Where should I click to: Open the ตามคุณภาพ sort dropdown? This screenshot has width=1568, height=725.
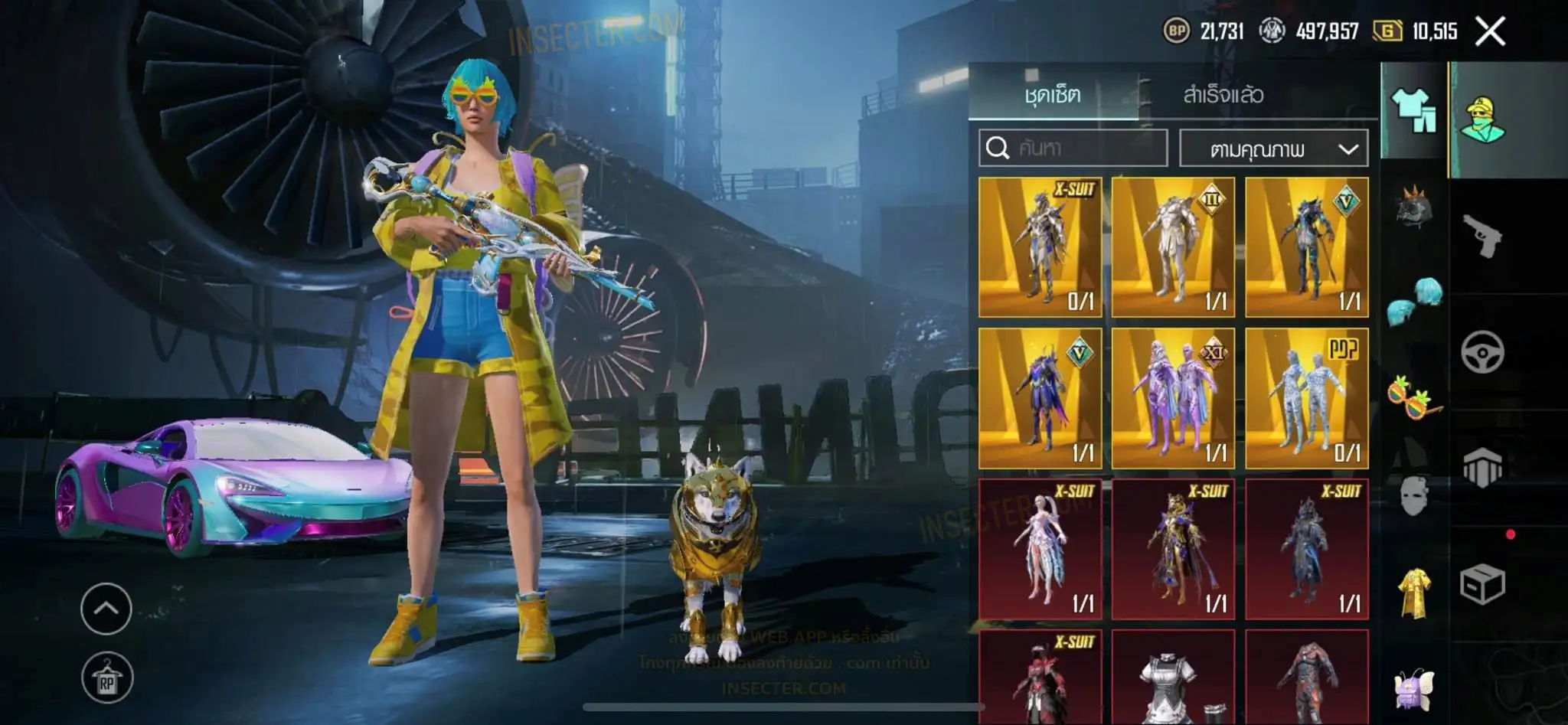[1274, 149]
